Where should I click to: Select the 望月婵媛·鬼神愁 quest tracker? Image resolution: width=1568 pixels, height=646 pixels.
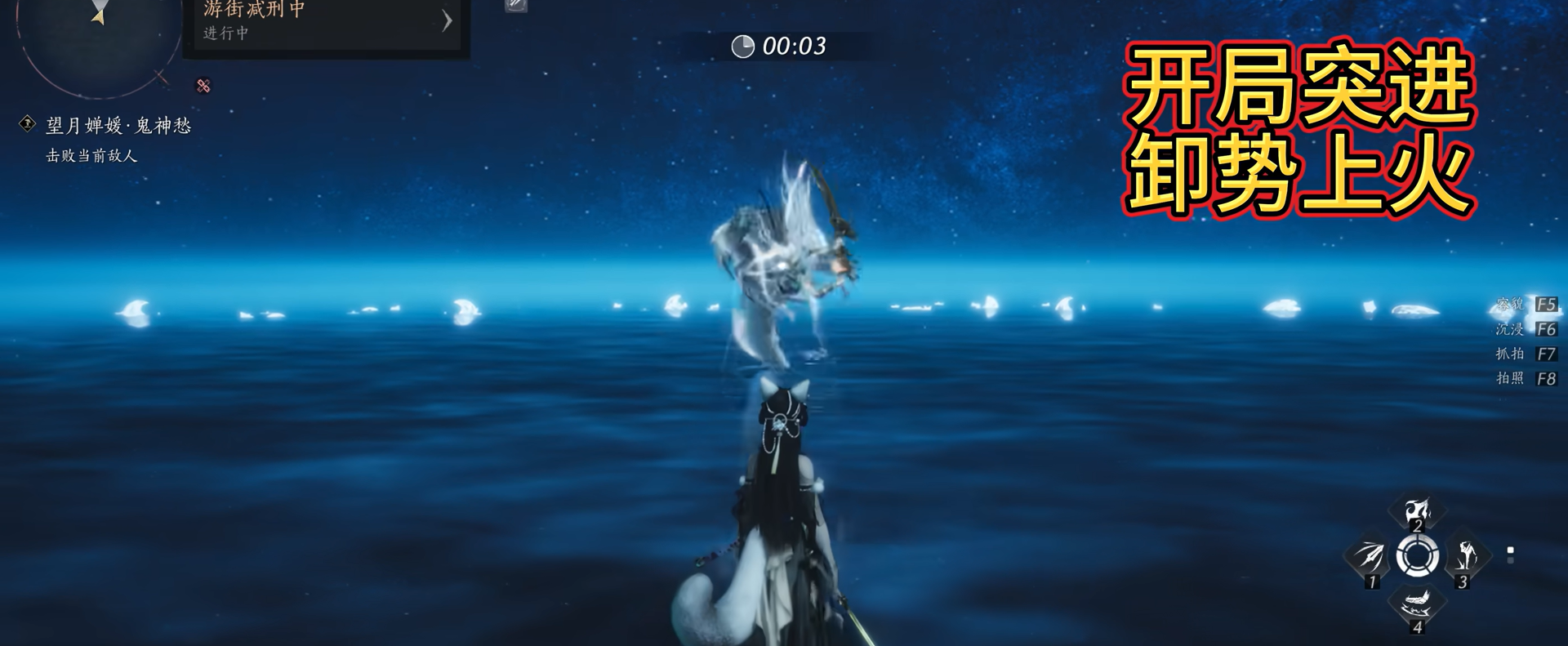coord(118,126)
